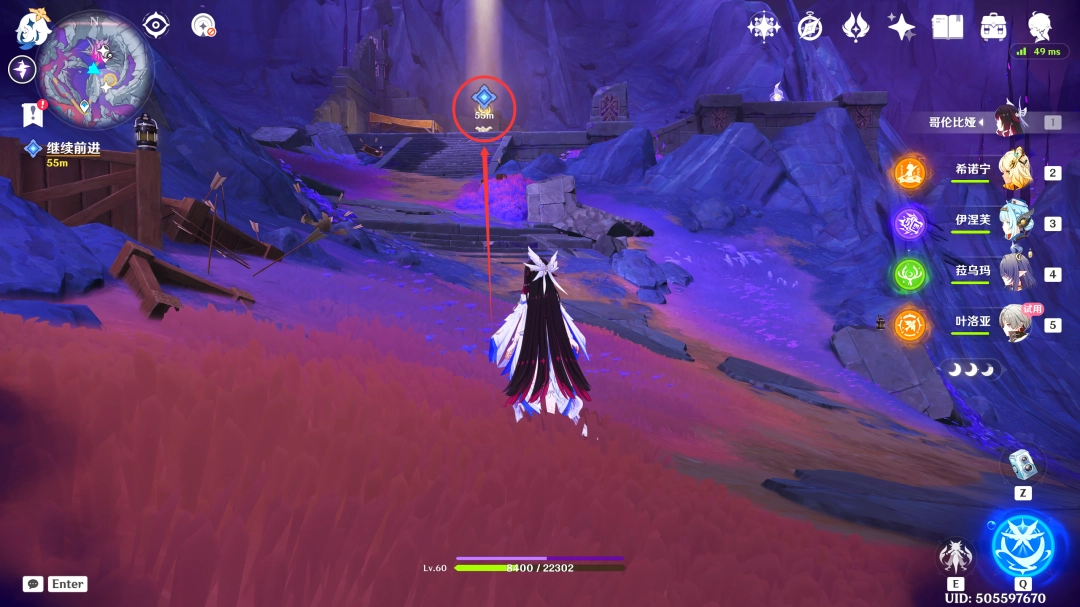Toggle the eye-shaped view icon
Image resolution: width=1080 pixels, height=607 pixels.
tap(156, 25)
